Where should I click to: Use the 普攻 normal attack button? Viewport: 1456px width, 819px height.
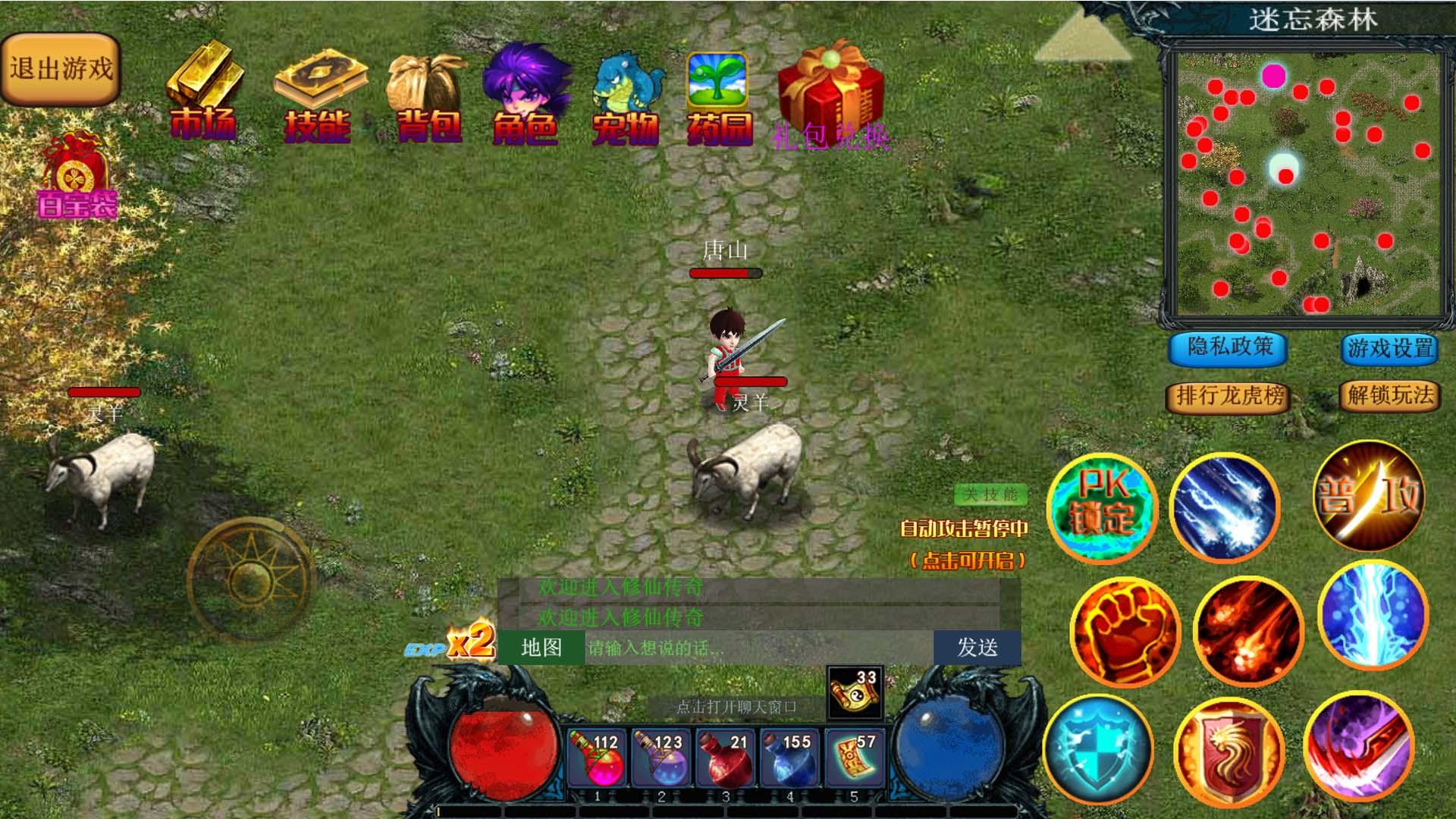coord(1369,496)
